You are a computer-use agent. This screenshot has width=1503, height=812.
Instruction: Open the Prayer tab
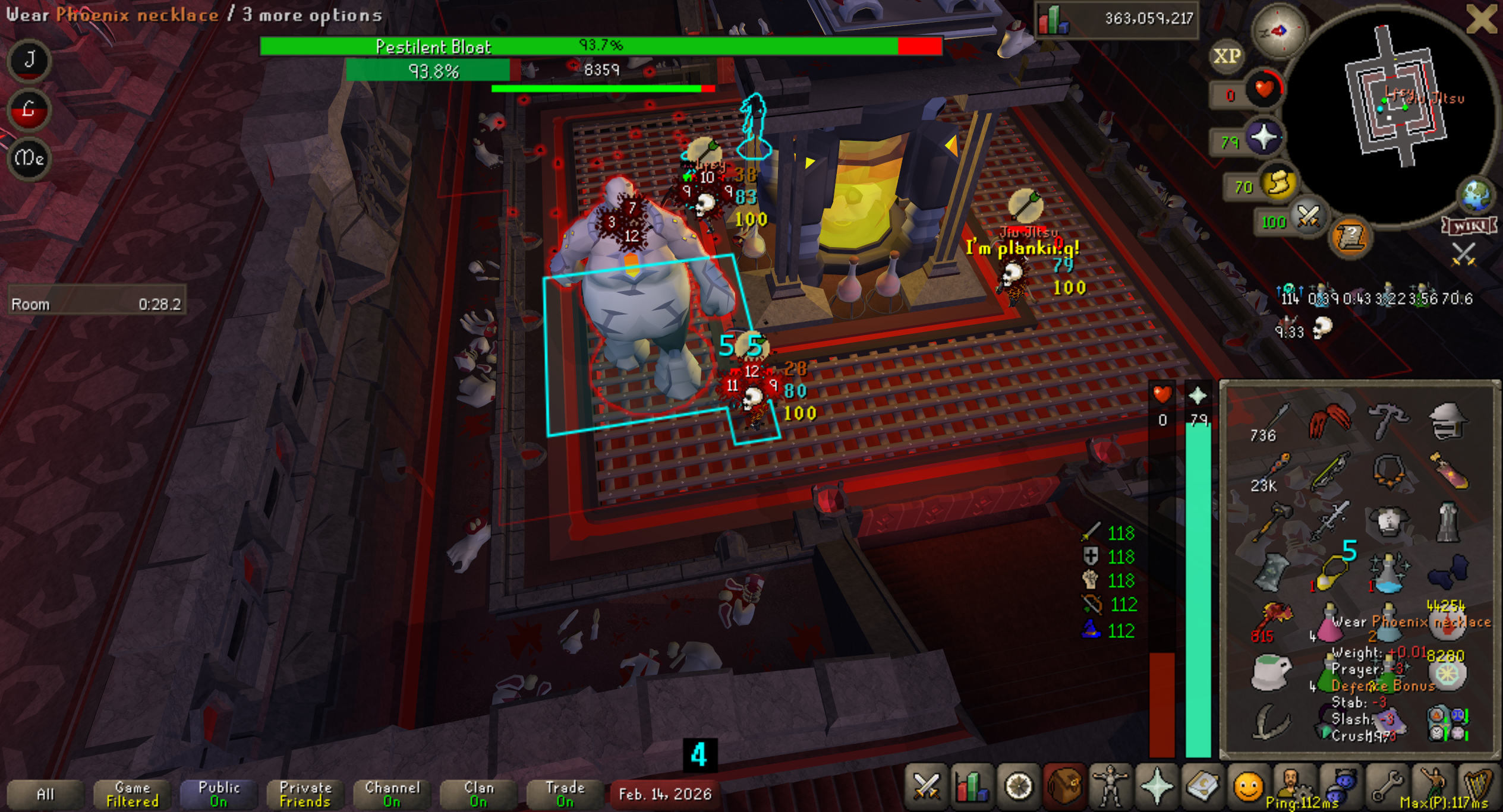[1156, 787]
